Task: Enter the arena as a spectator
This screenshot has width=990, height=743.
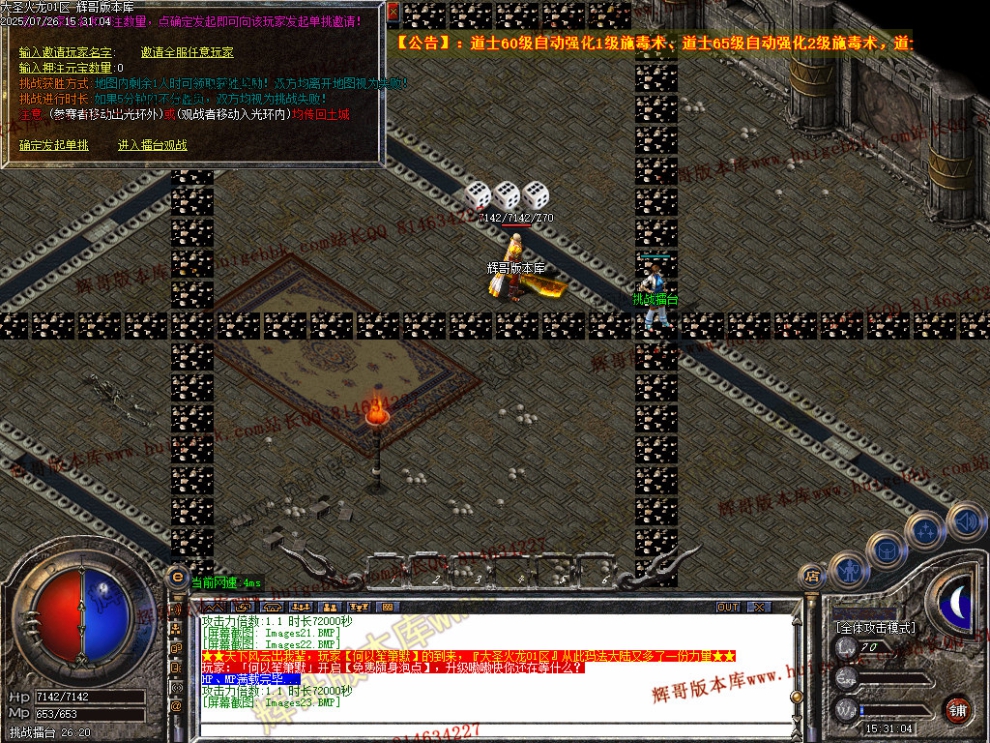Action: click(152, 146)
